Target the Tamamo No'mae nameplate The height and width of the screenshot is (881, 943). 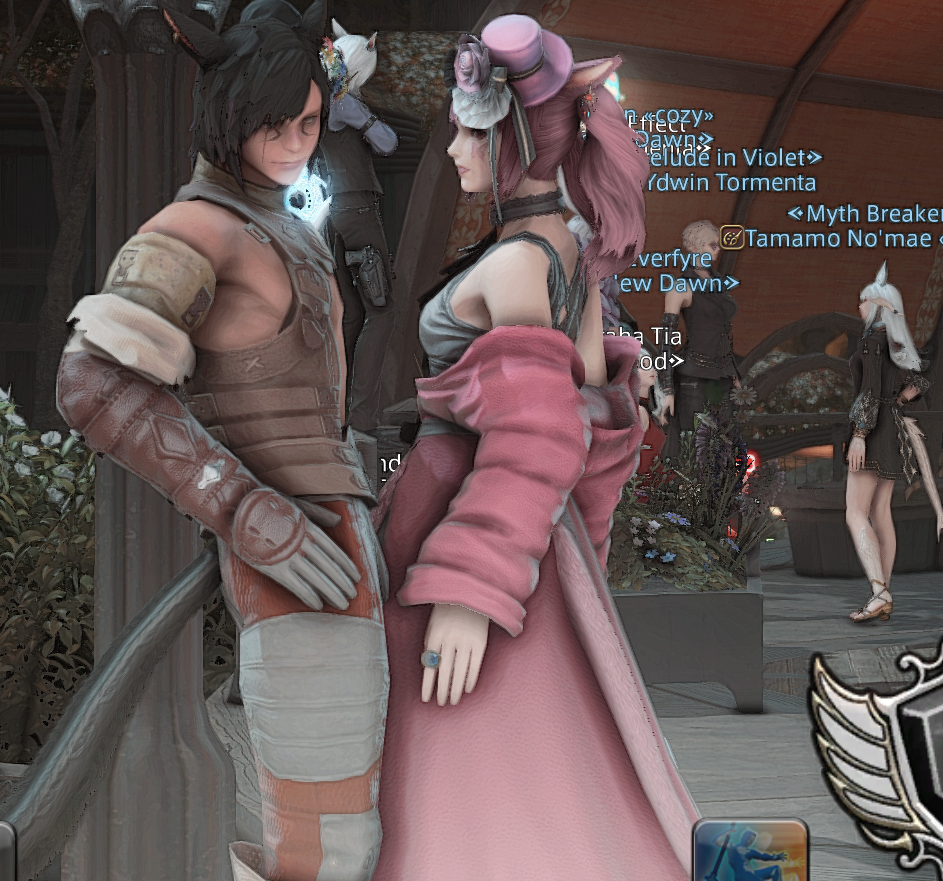pos(838,238)
